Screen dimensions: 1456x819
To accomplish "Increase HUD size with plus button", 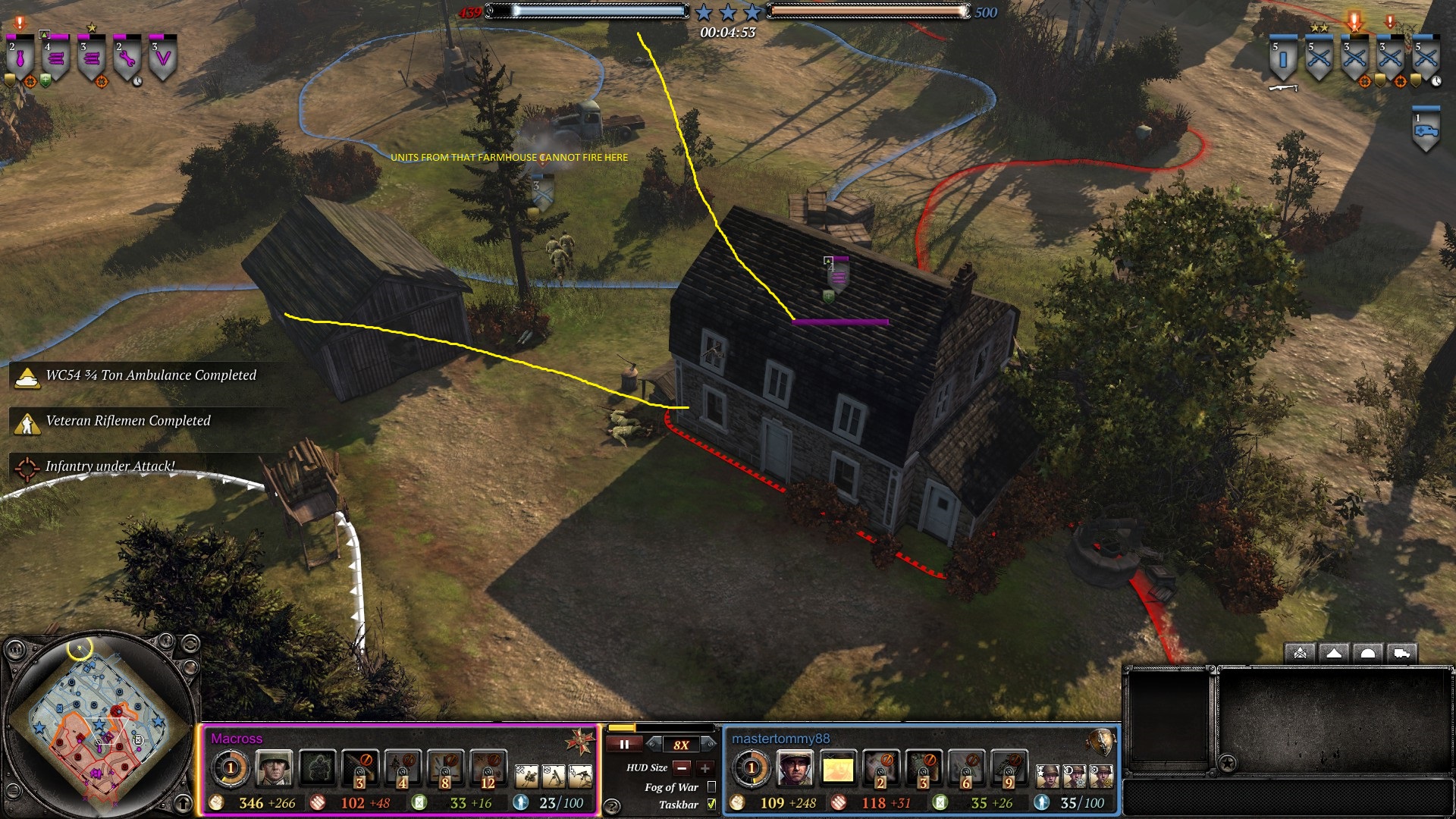I will pyautogui.click(x=704, y=768).
